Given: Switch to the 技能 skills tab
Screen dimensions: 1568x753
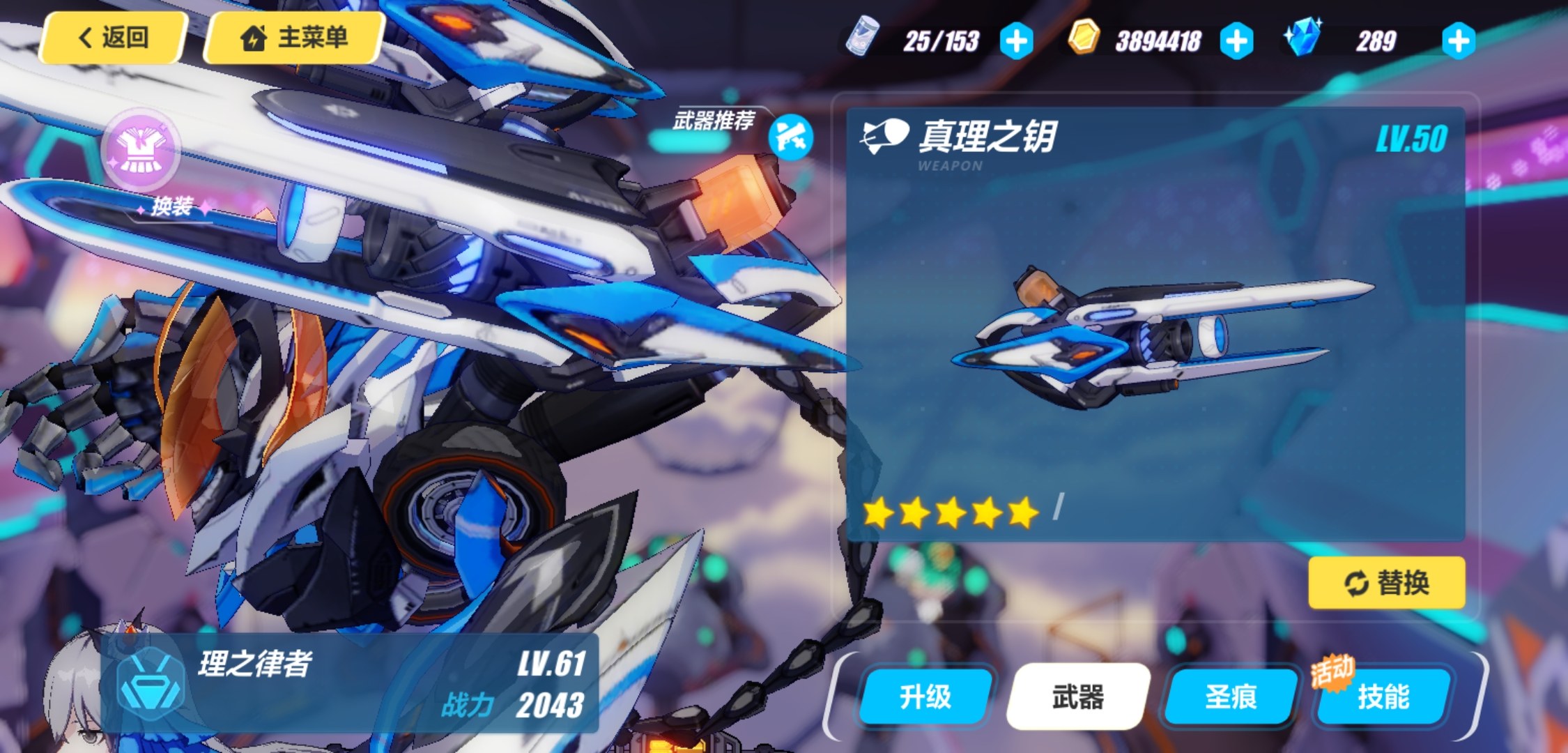Looking at the screenshot, I should coord(1383,697).
